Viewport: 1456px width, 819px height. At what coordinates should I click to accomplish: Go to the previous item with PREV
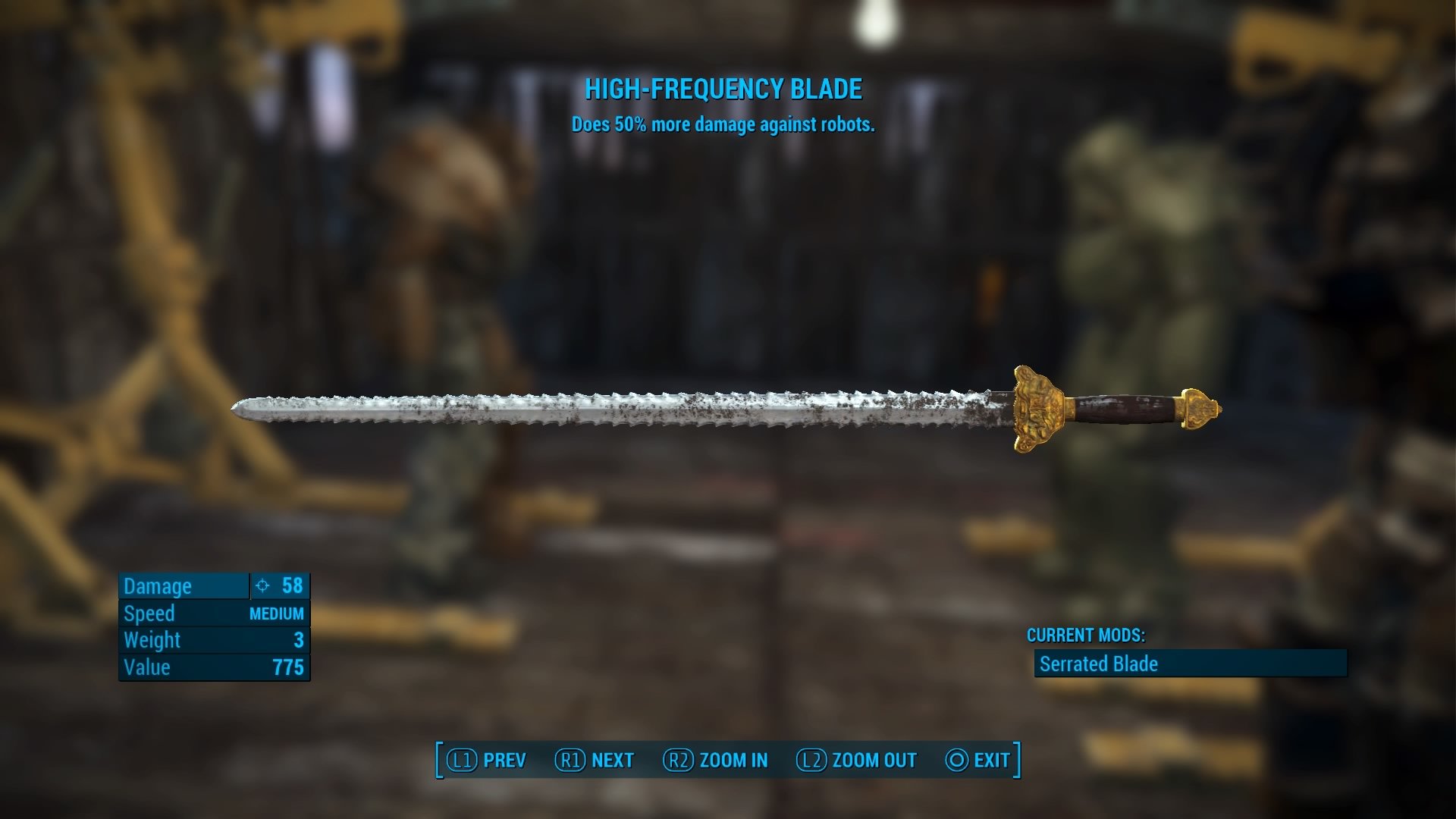487,760
